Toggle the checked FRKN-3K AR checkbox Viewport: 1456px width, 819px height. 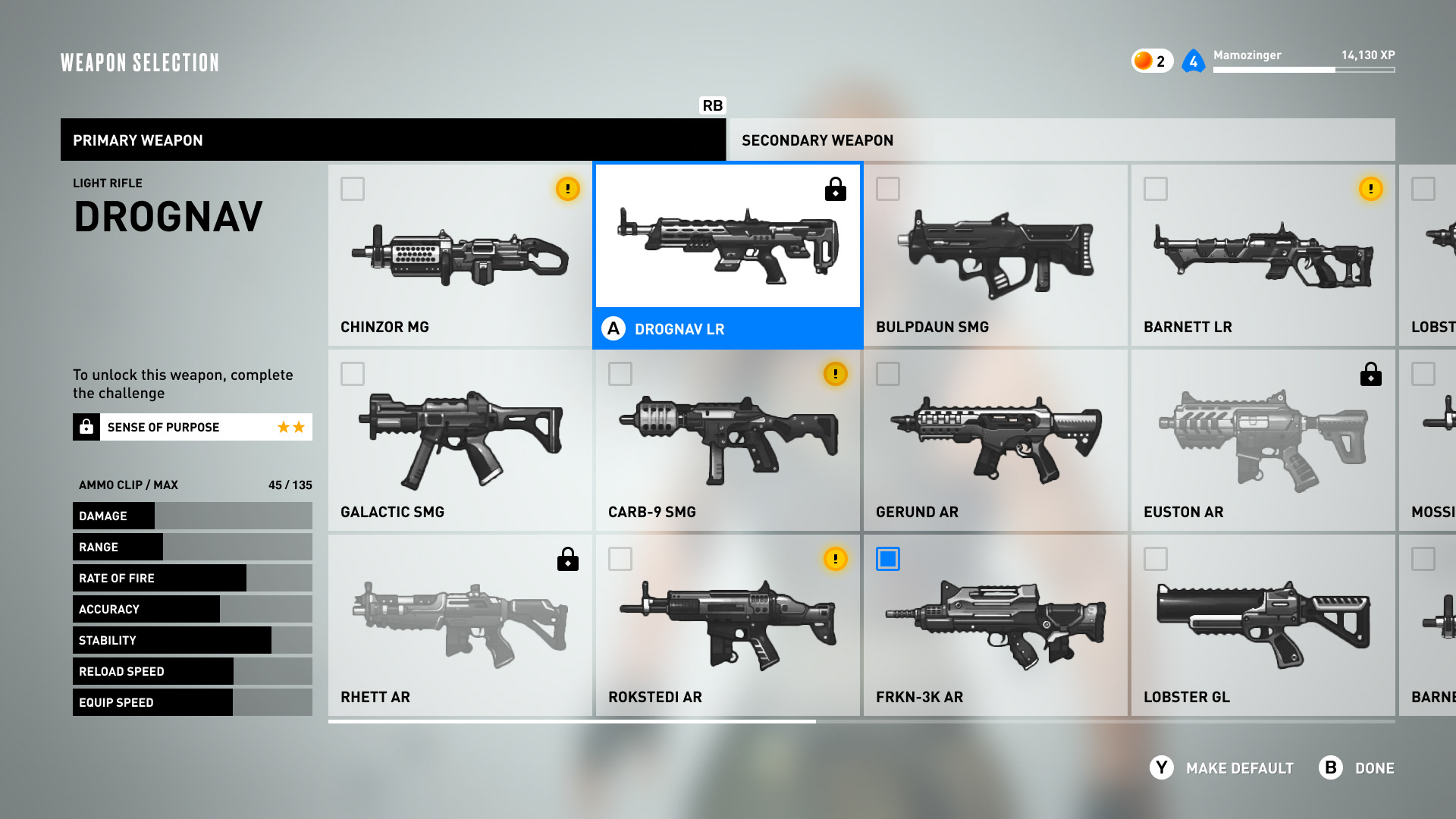(888, 559)
